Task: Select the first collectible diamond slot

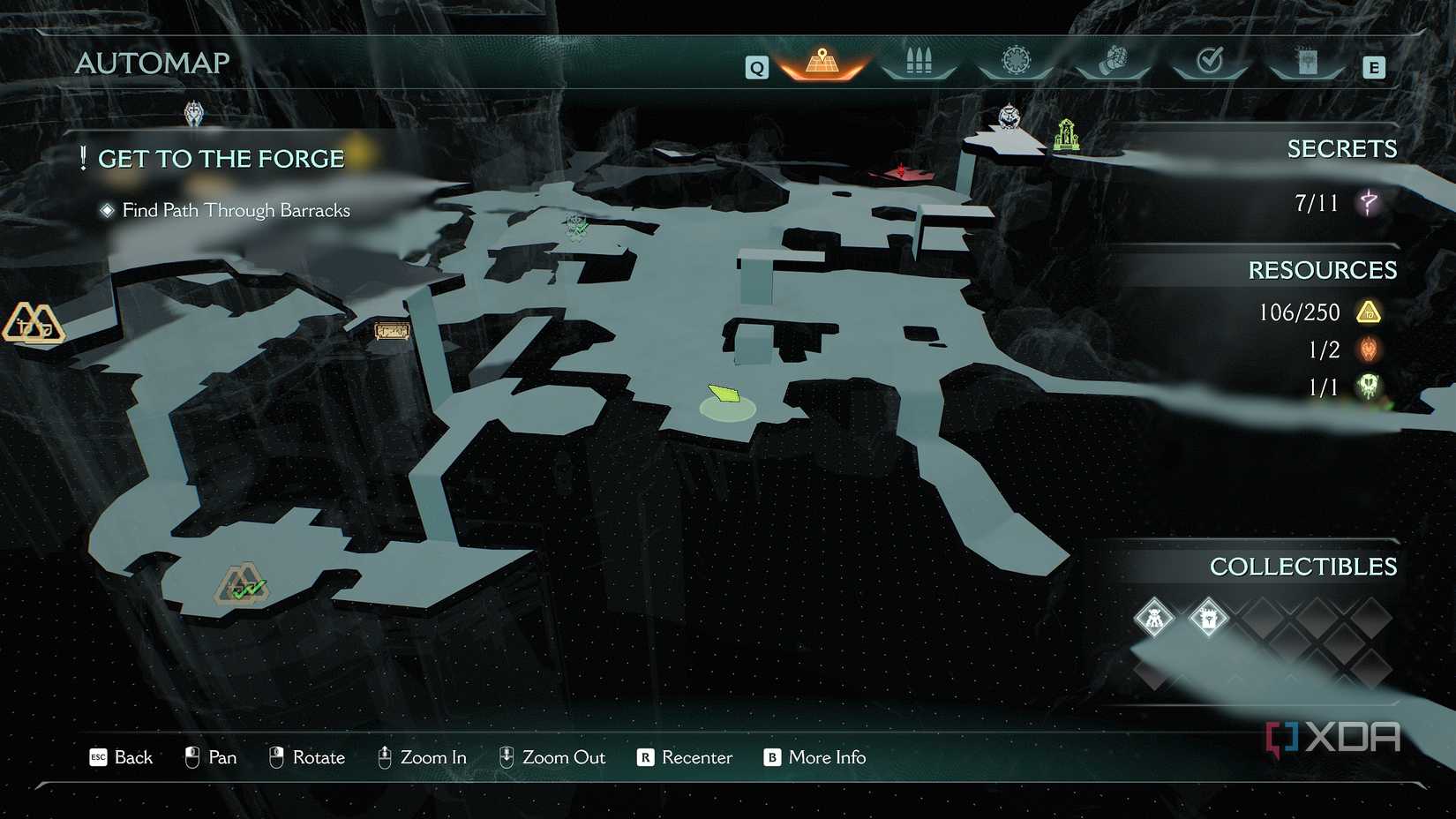Action: 1154,618
